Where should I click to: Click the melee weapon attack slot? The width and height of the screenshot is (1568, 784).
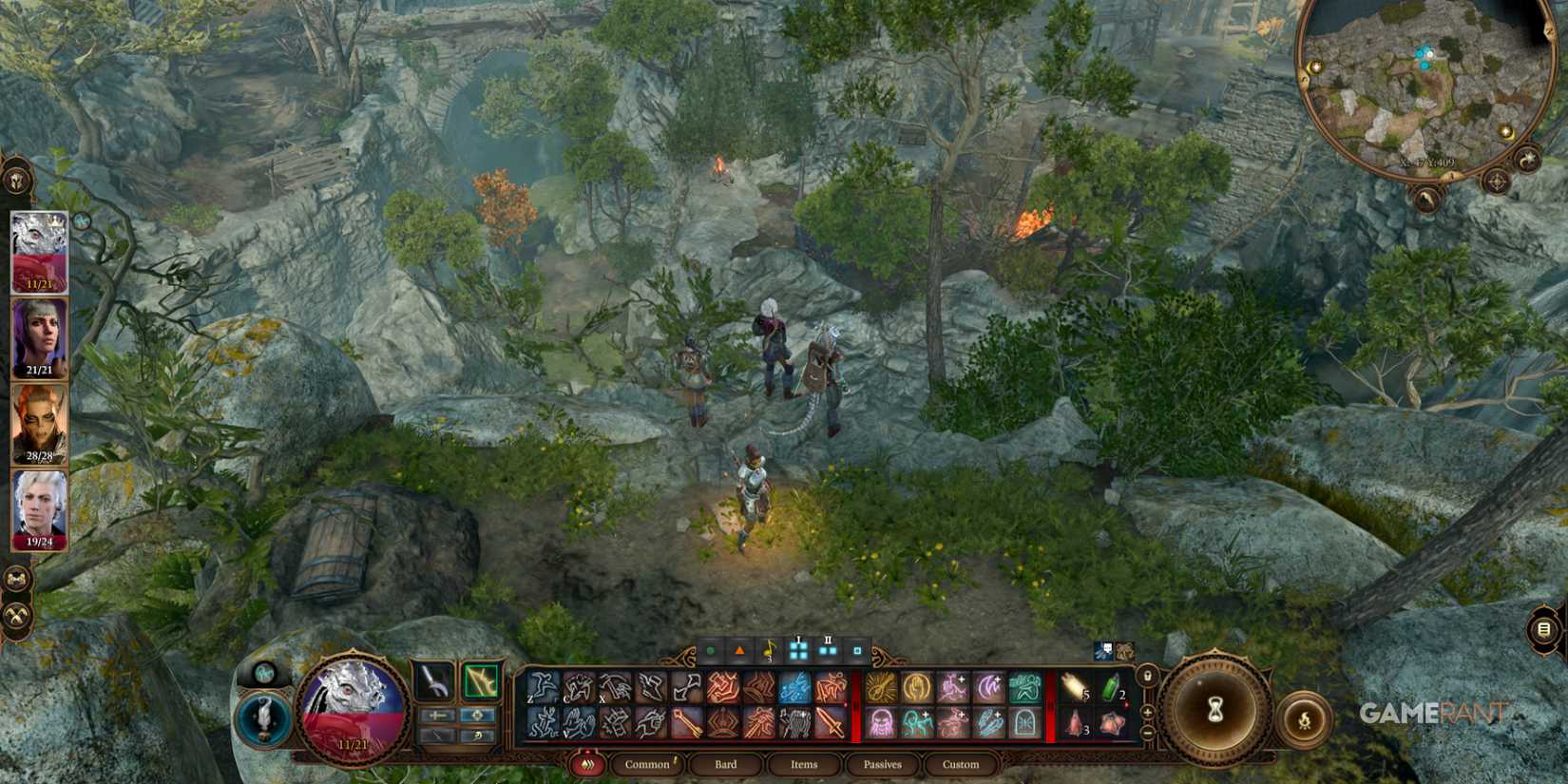431,681
